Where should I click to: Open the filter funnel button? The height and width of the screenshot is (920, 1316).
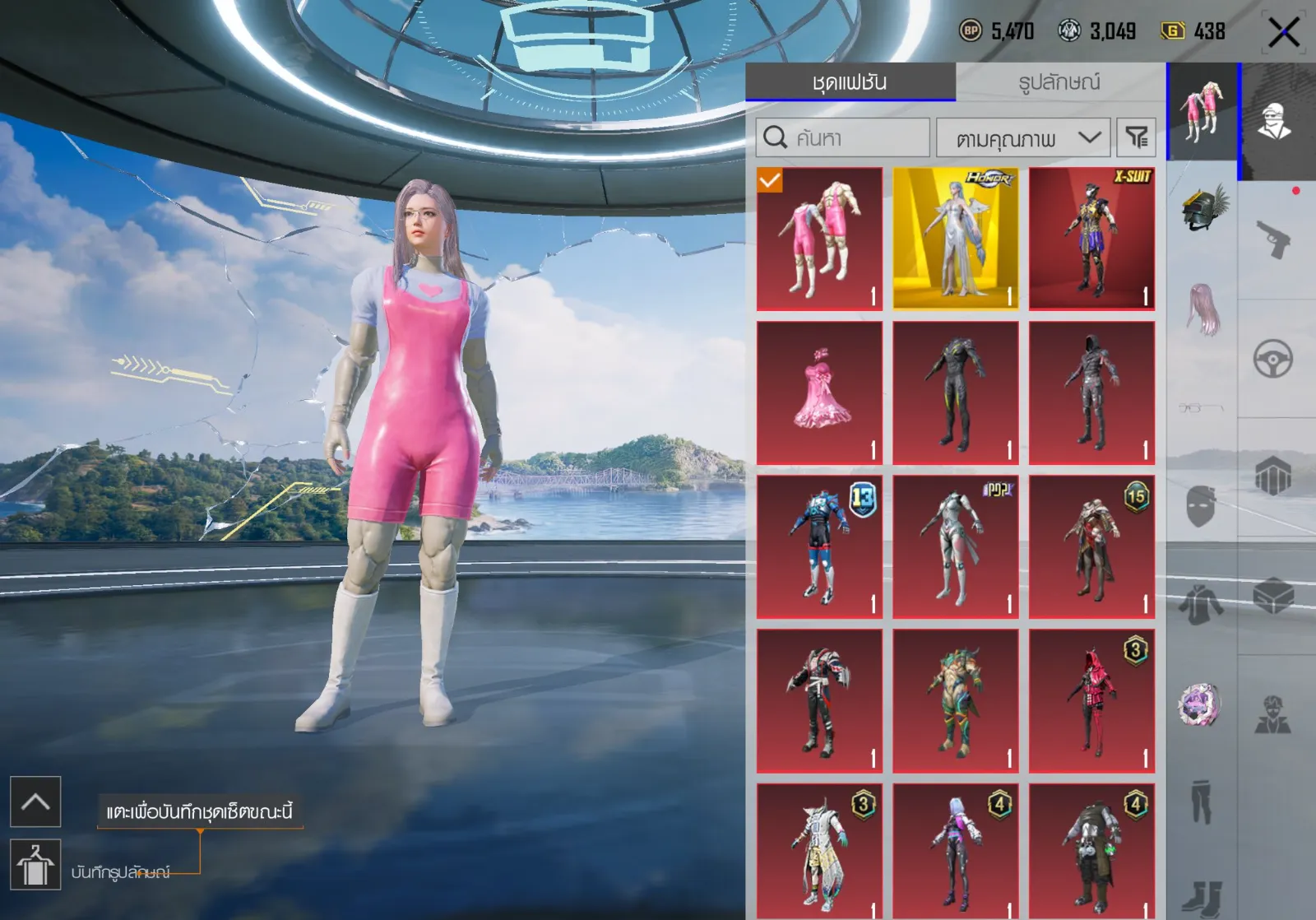1136,137
